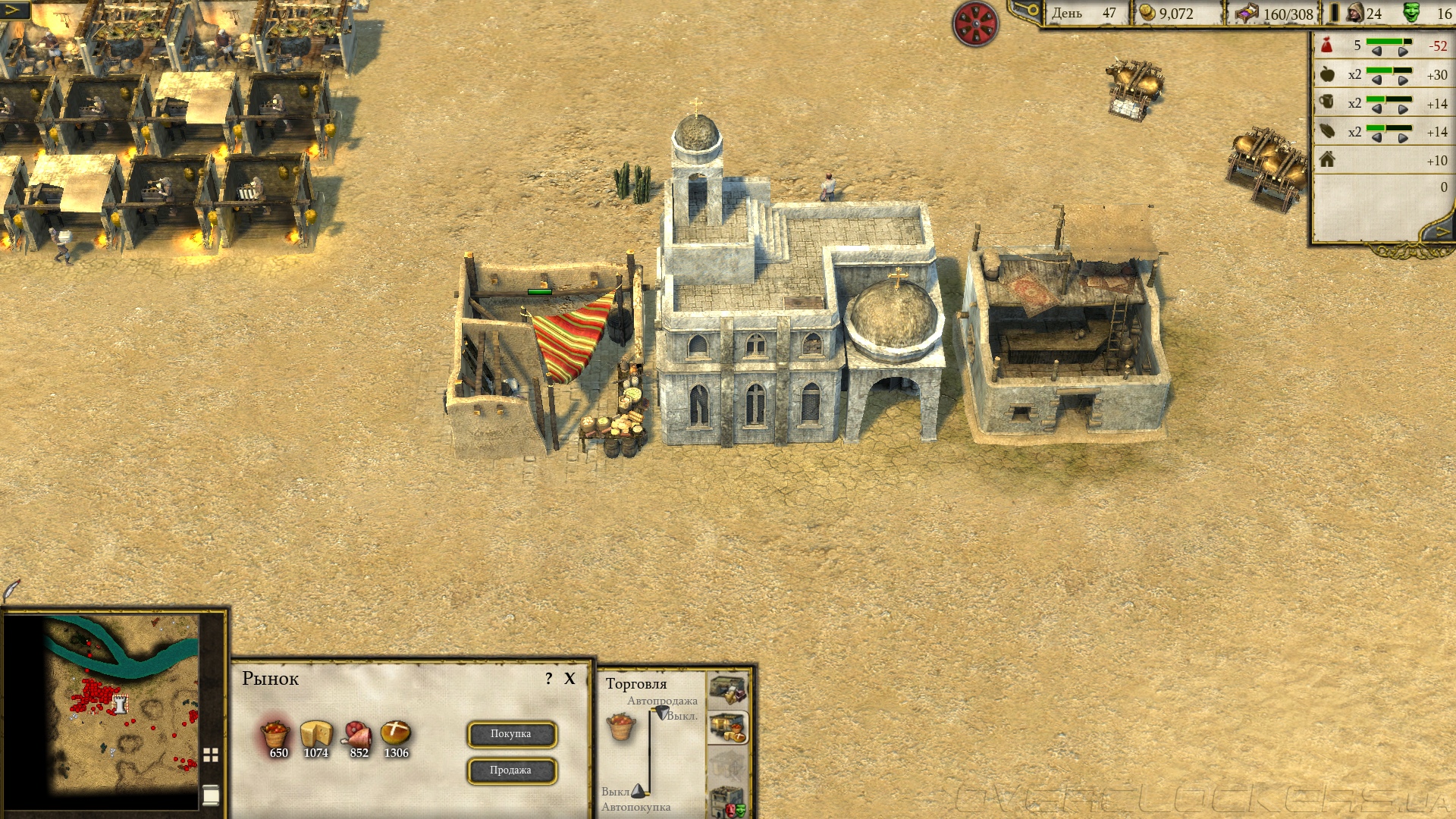The image size is (1456, 819).
Task: Raise apple food rations with right arrow
Action: click(x=1403, y=80)
